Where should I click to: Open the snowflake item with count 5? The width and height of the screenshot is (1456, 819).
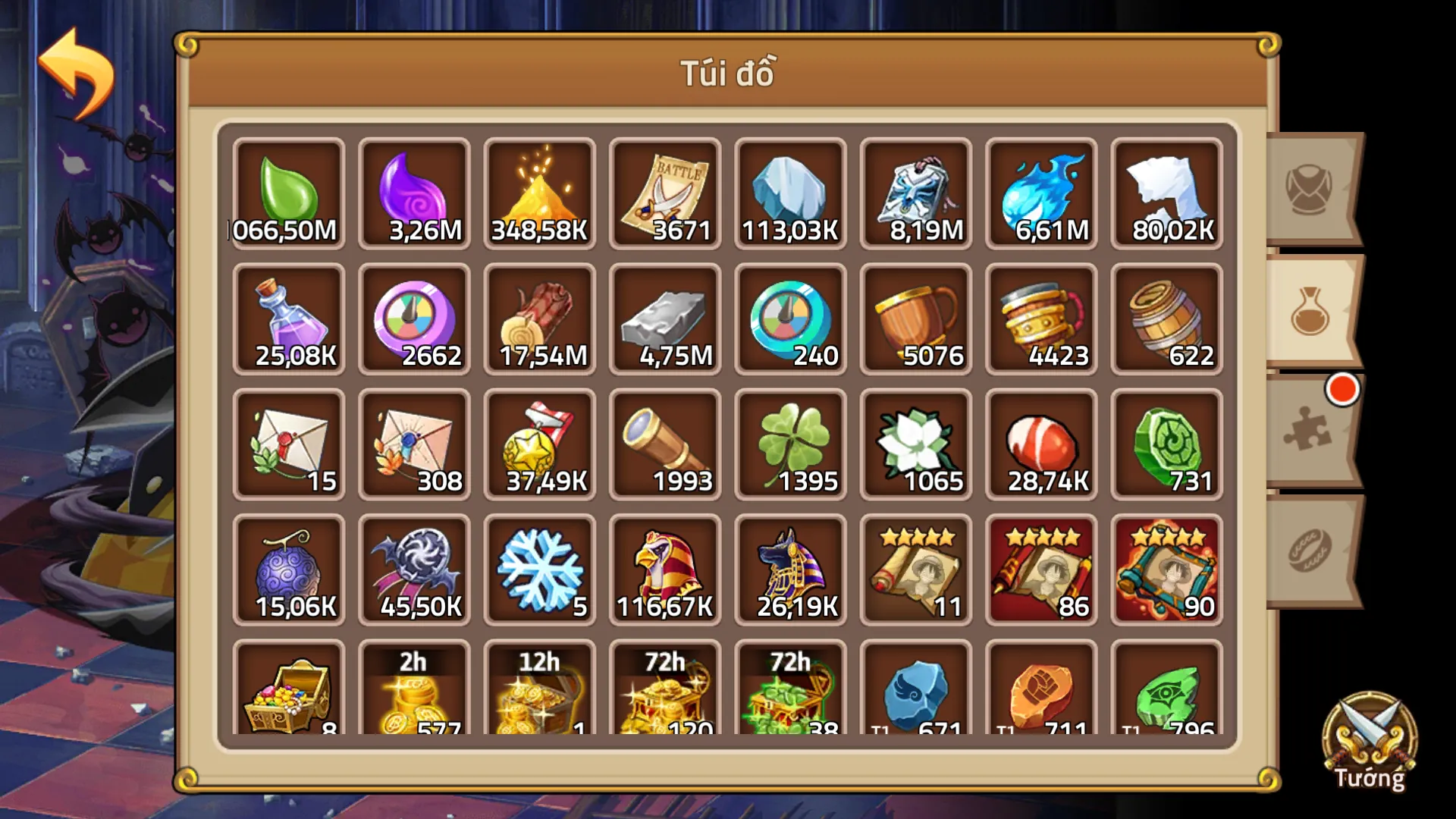point(539,569)
